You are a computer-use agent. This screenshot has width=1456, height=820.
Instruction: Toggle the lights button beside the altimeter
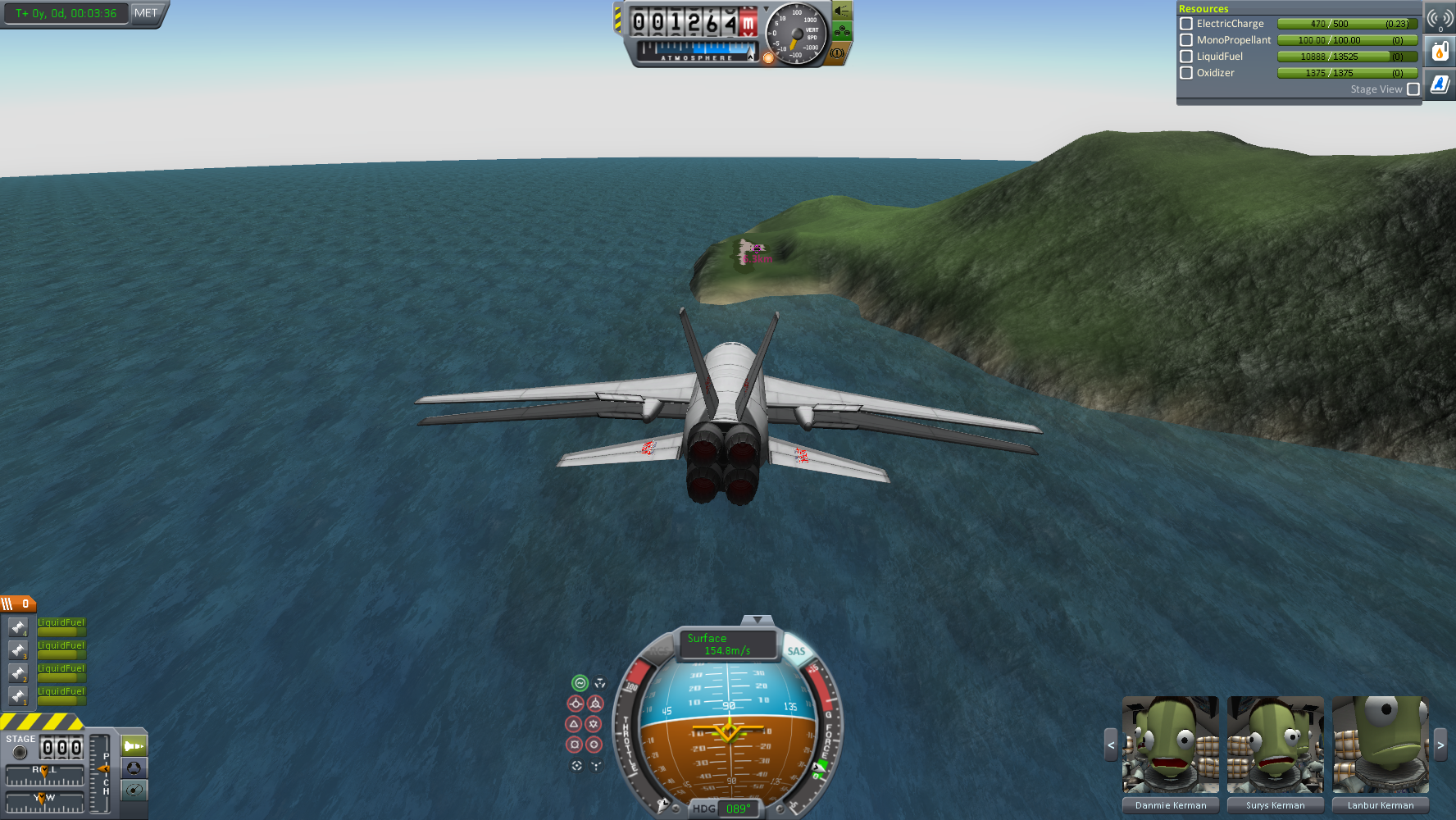[x=842, y=11]
